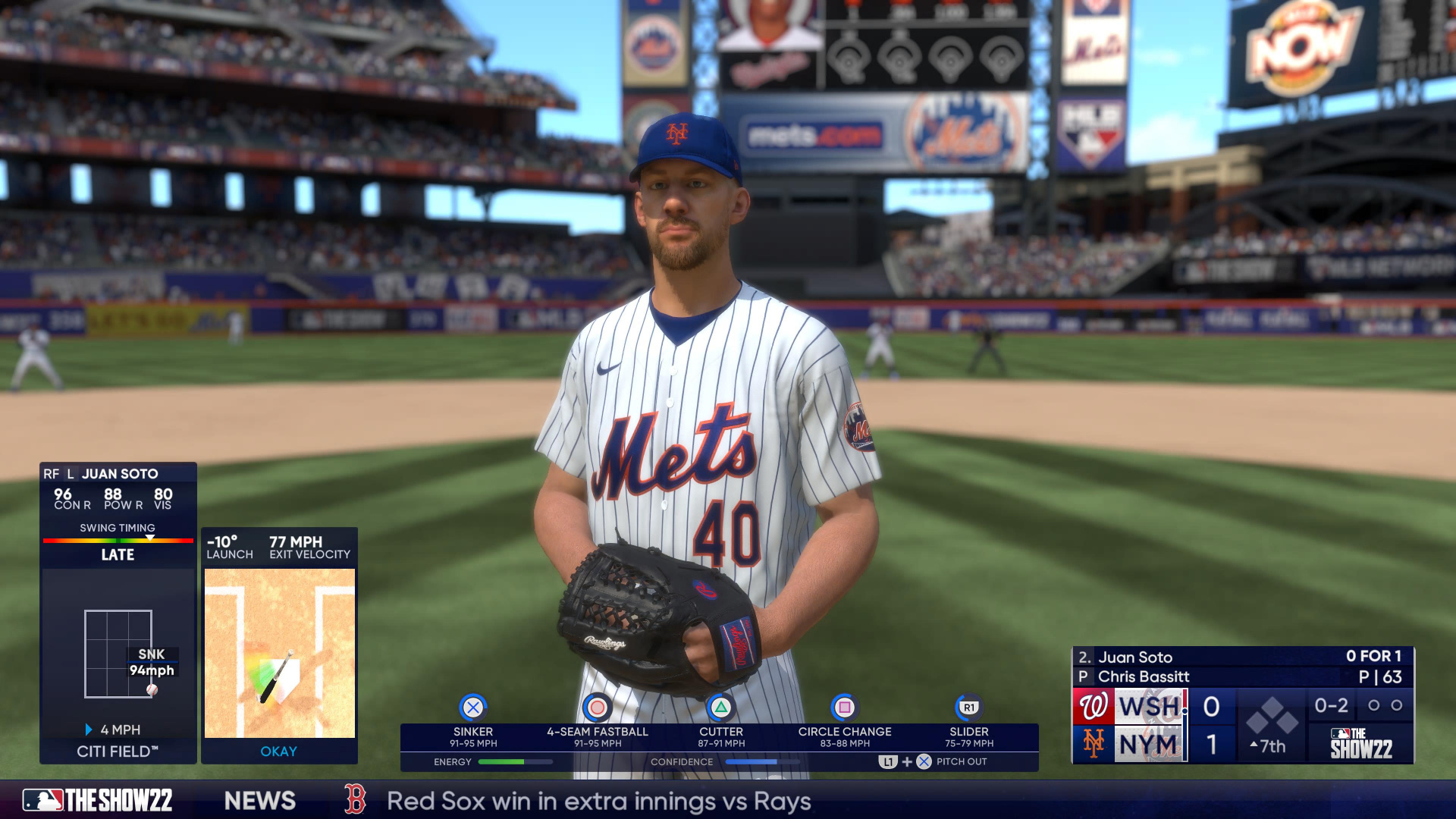Open the NEWS ticker section
Screen dimensions: 1456x819
pyautogui.click(x=262, y=800)
